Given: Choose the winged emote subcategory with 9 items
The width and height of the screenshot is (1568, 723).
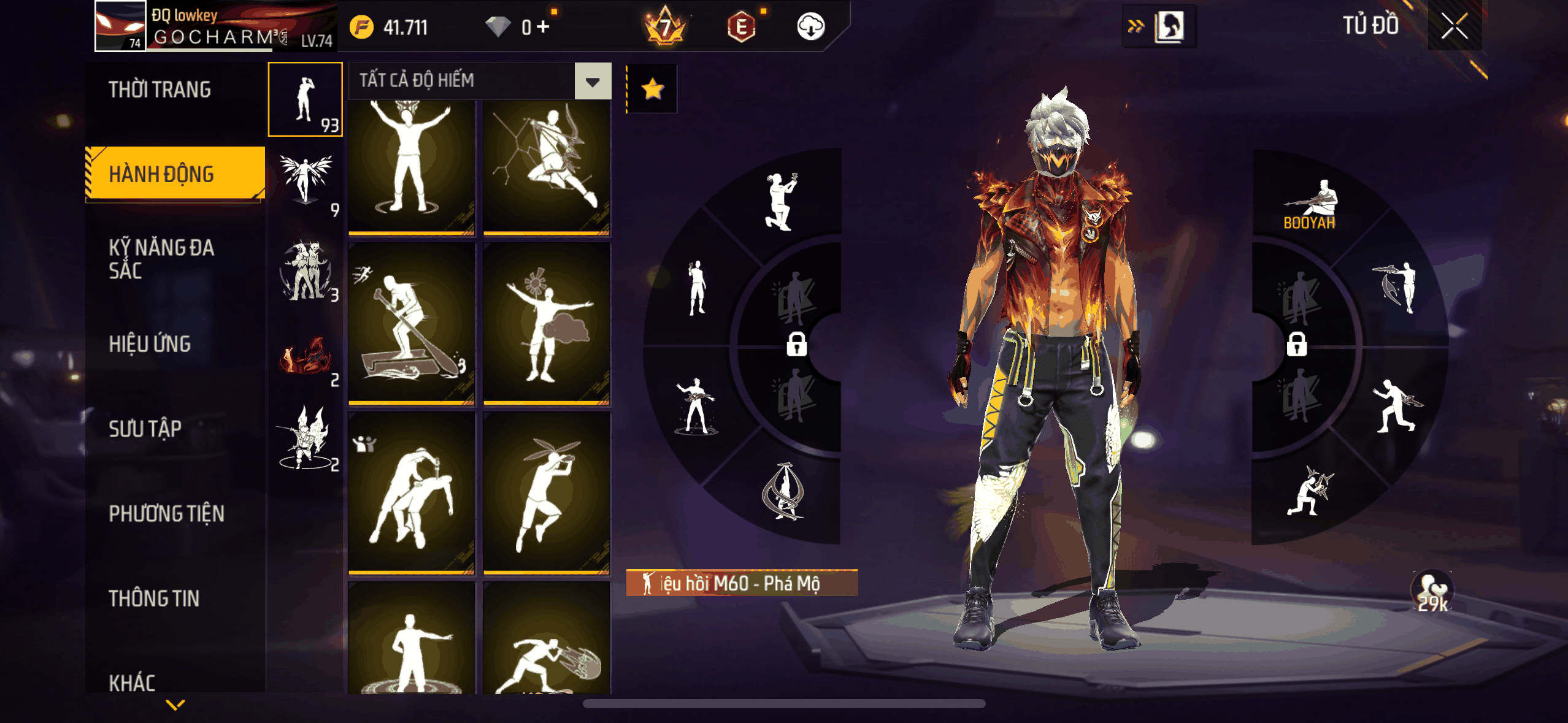Looking at the screenshot, I should click(x=306, y=183).
